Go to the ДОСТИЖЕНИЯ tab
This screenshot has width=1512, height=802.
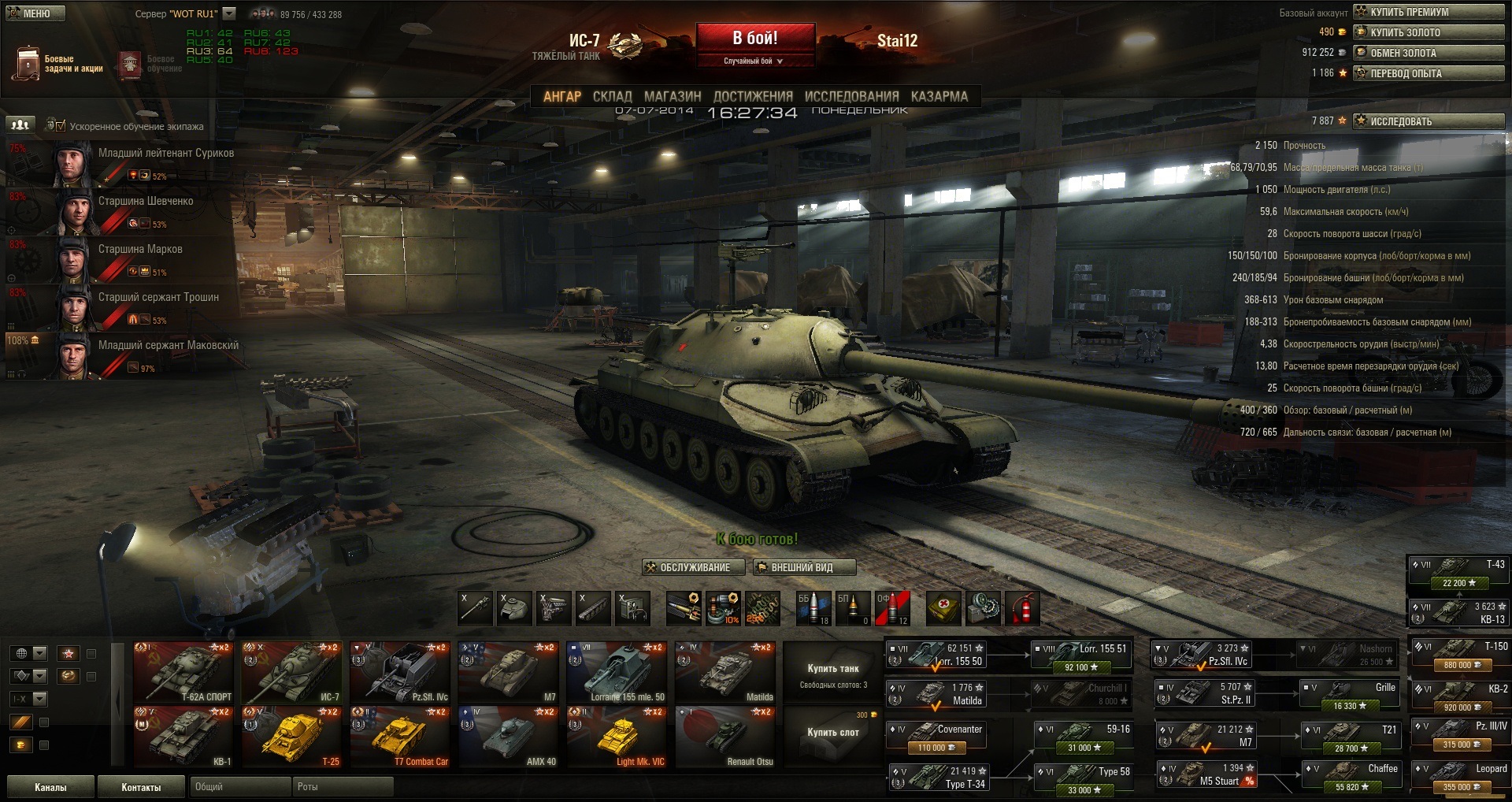coord(752,97)
